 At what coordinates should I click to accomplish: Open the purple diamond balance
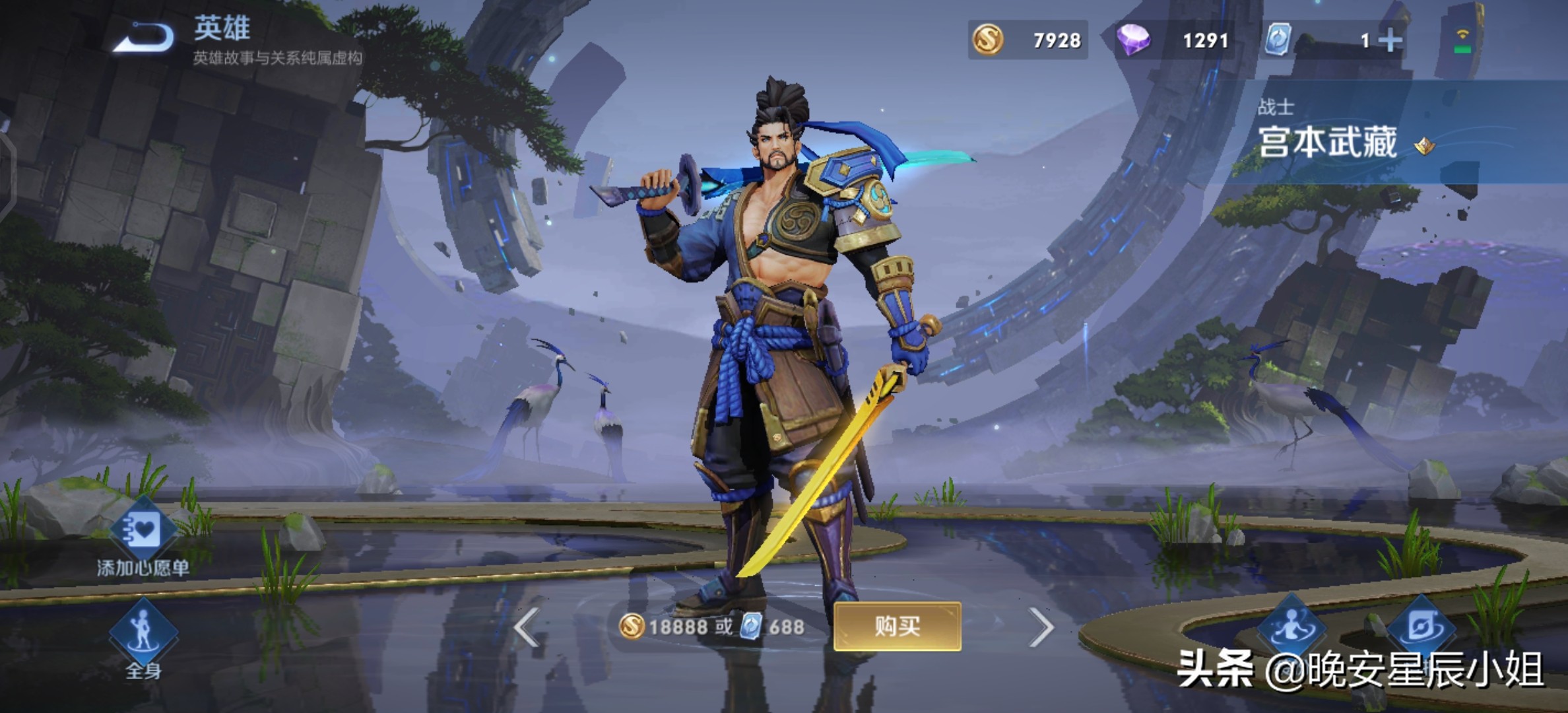click(1173, 40)
